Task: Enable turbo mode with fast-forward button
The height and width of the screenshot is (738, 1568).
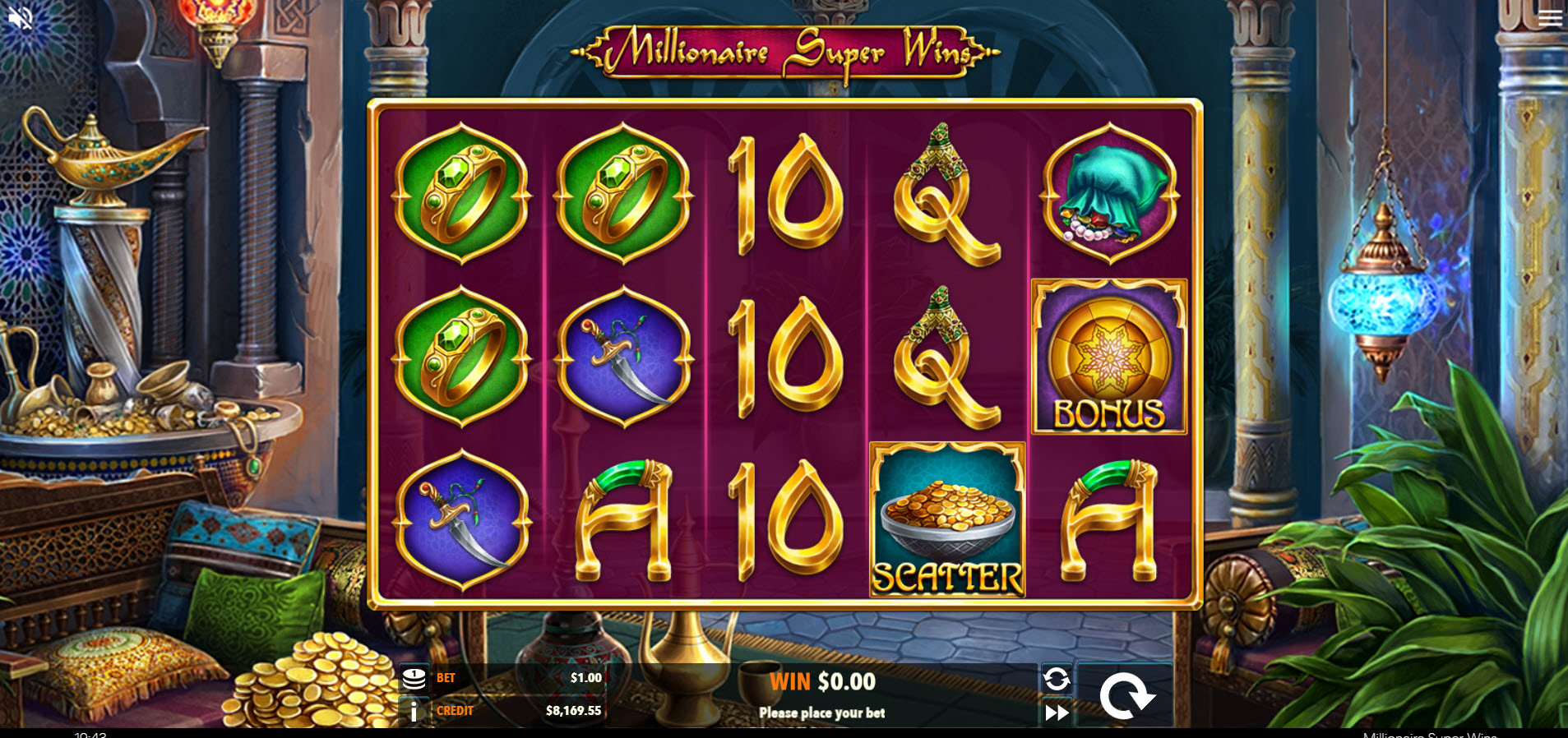Action: [x=1057, y=713]
